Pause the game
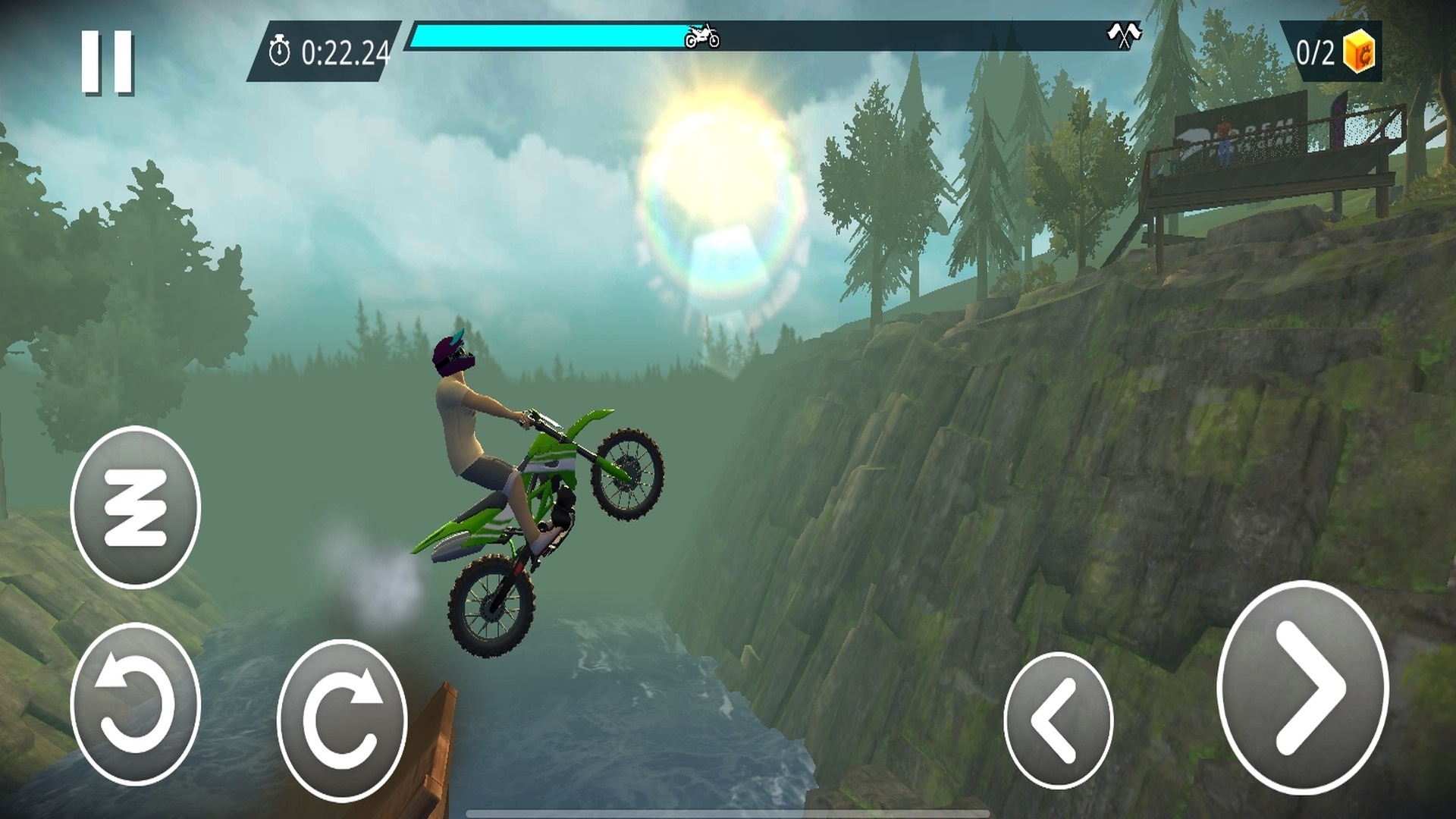Screen dimensions: 1456x819 coord(108,62)
